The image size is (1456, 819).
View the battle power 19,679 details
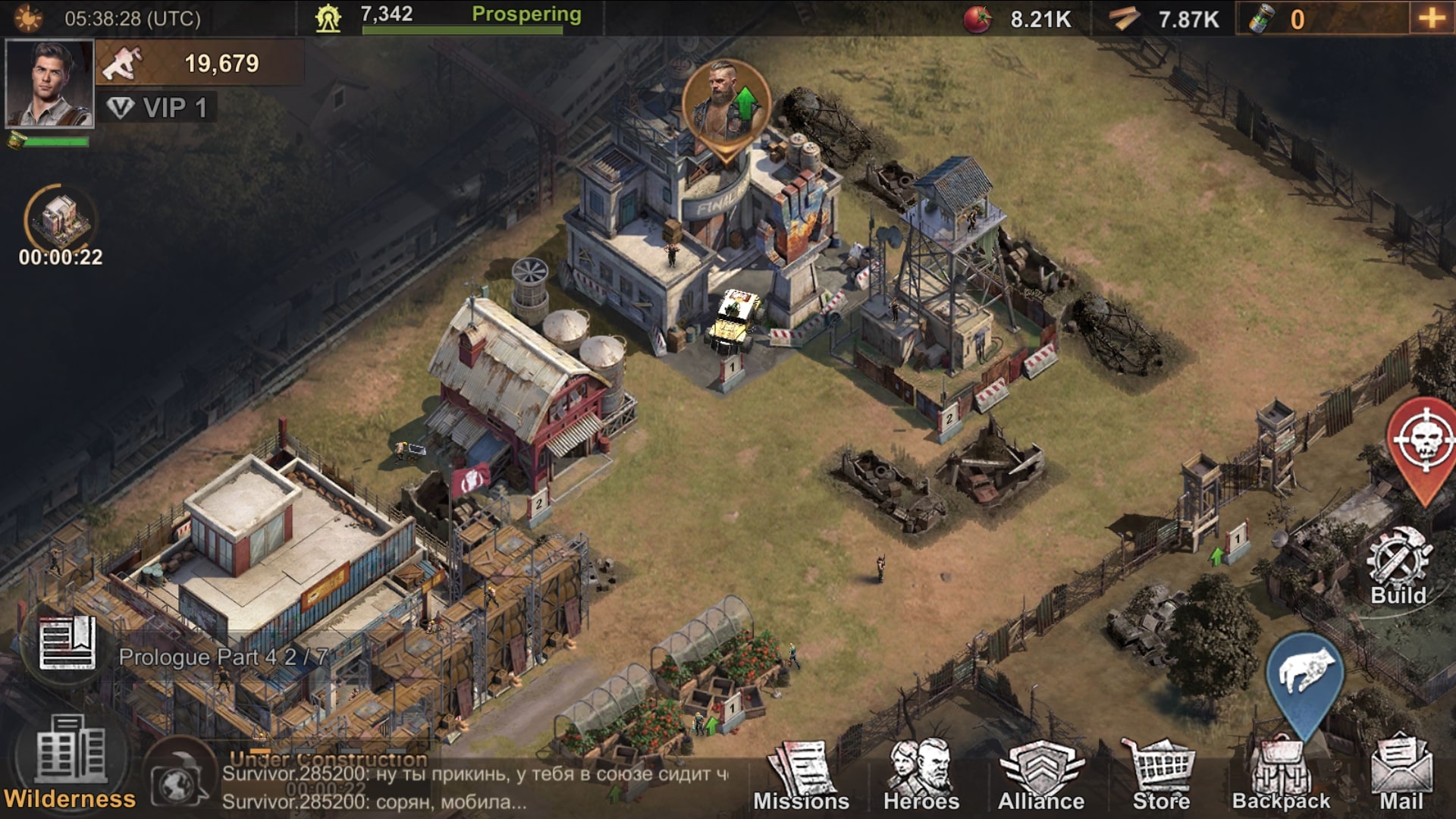point(201,64)
